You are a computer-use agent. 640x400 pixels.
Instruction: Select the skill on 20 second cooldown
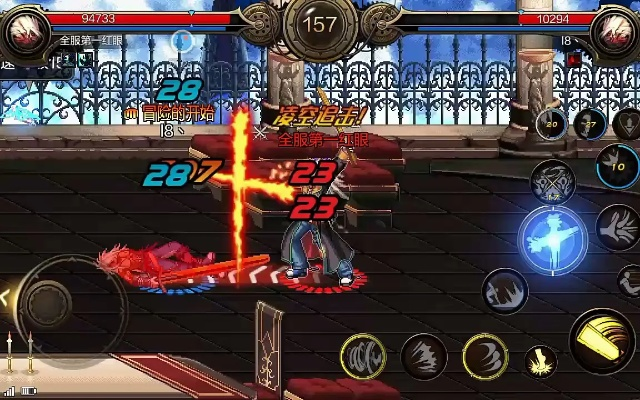551,125
